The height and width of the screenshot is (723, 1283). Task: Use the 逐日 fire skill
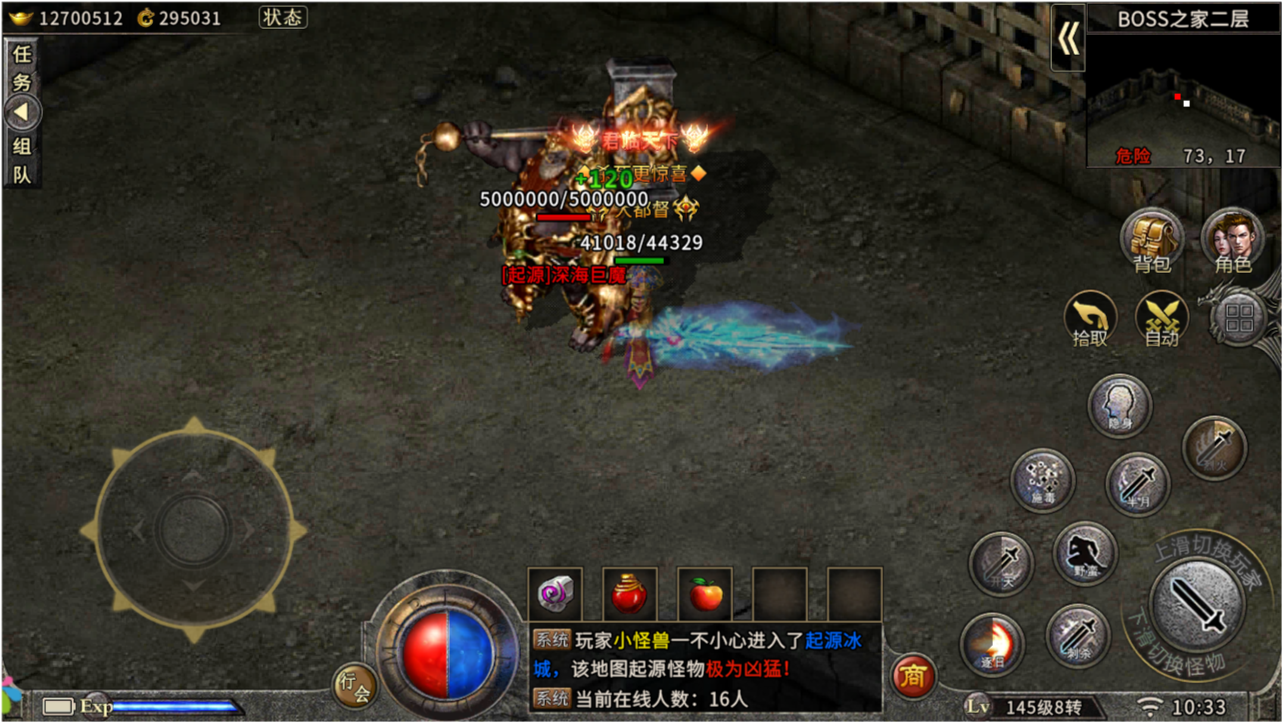992,645
